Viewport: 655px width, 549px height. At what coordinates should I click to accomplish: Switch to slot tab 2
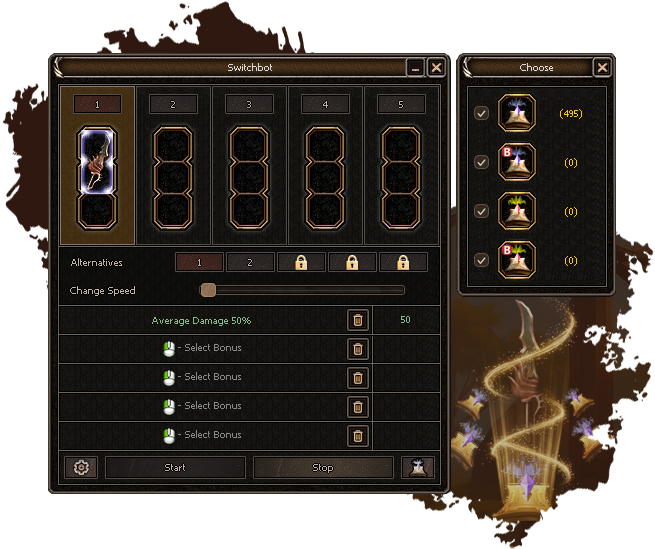(x=173, y=104)
